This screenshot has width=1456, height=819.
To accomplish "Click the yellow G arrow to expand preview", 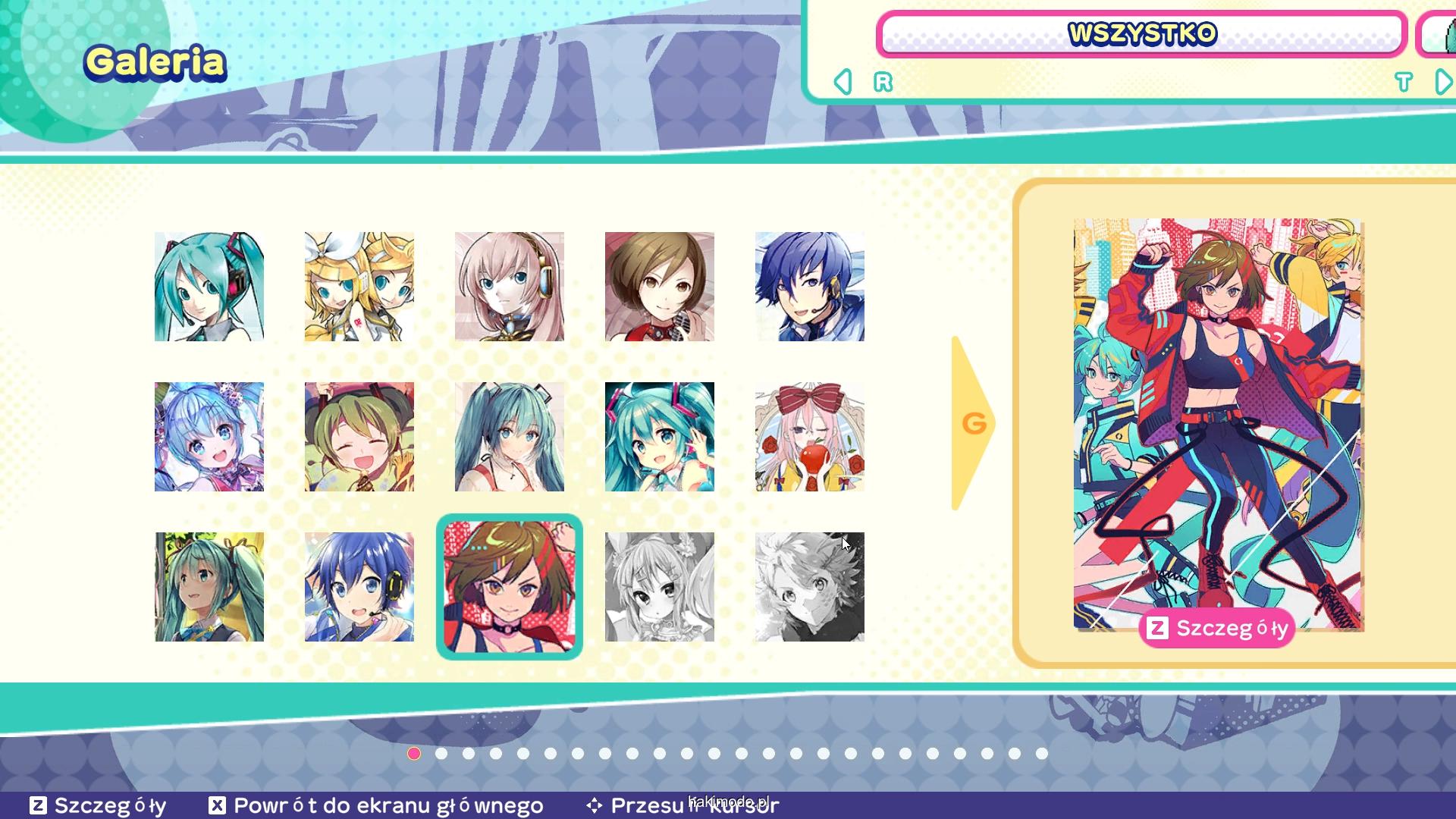I will tap(973, 423).
